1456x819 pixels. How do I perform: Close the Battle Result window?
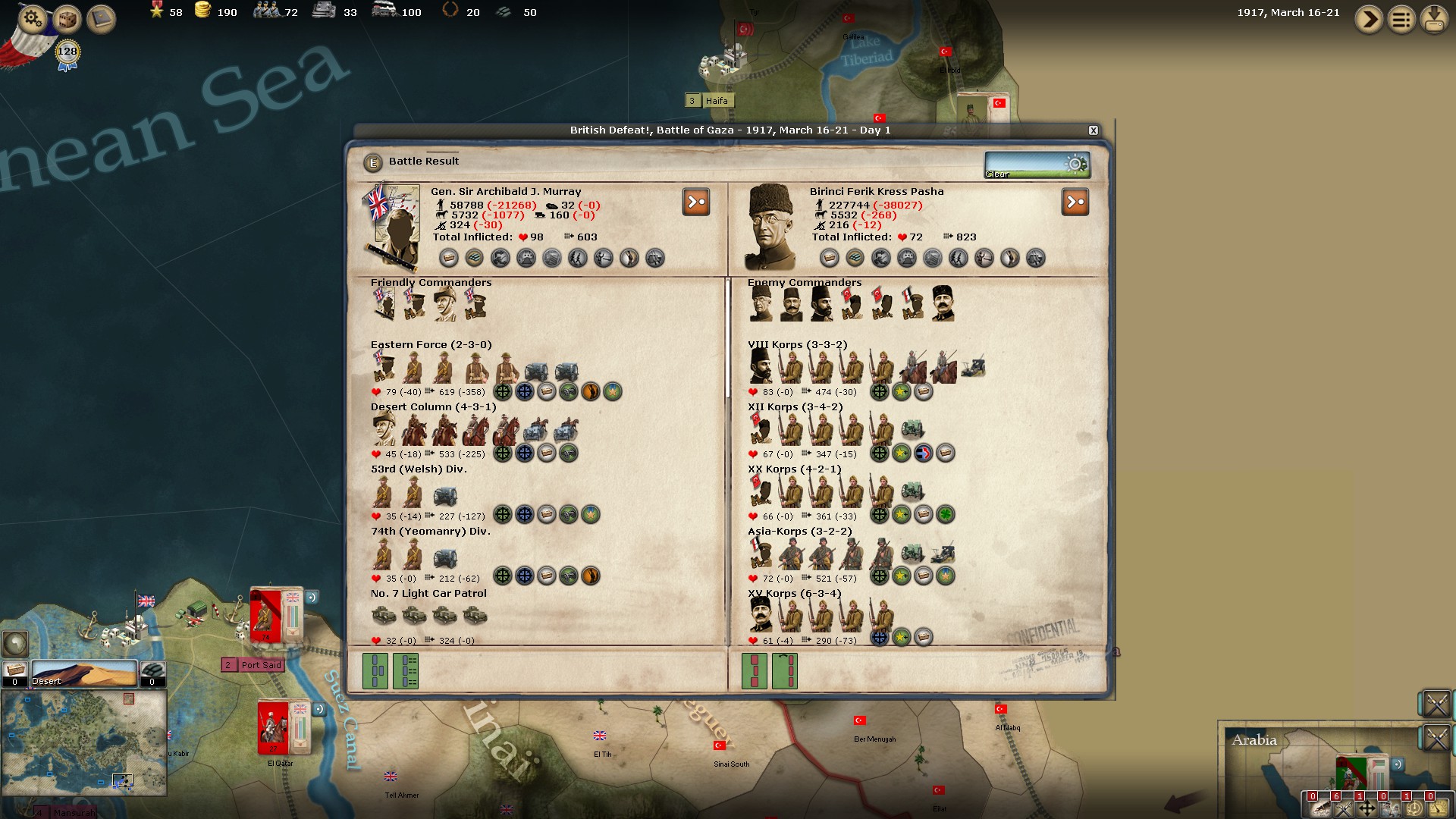[1093, 130]
